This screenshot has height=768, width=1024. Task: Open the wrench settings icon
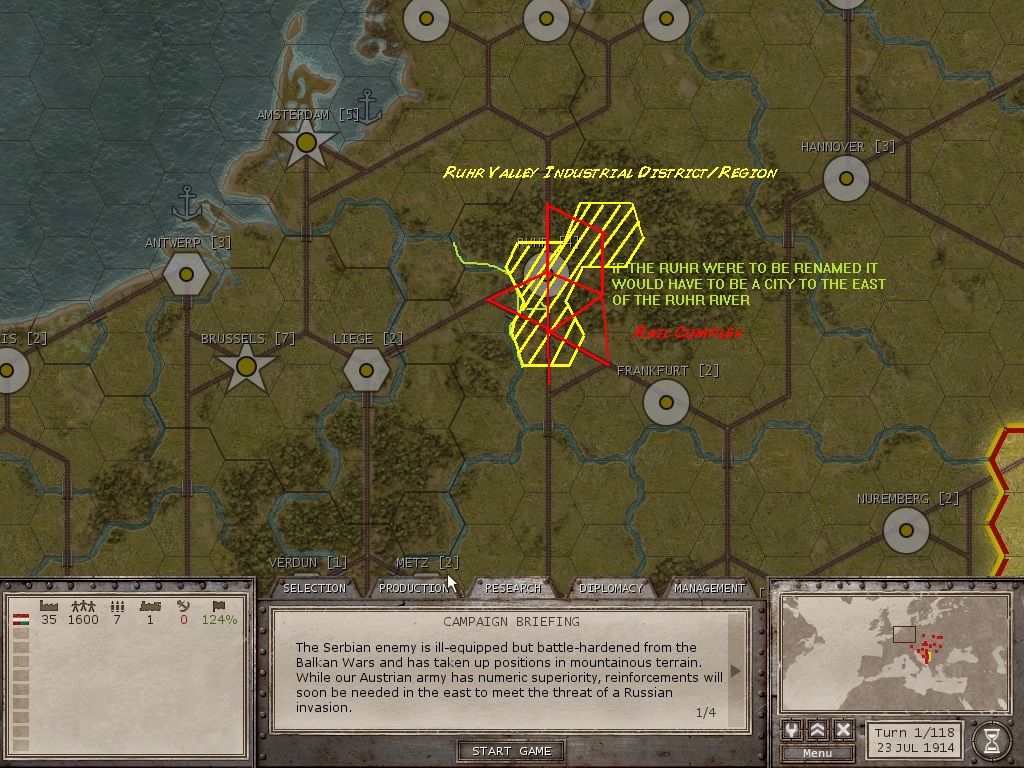pos(792,730)
